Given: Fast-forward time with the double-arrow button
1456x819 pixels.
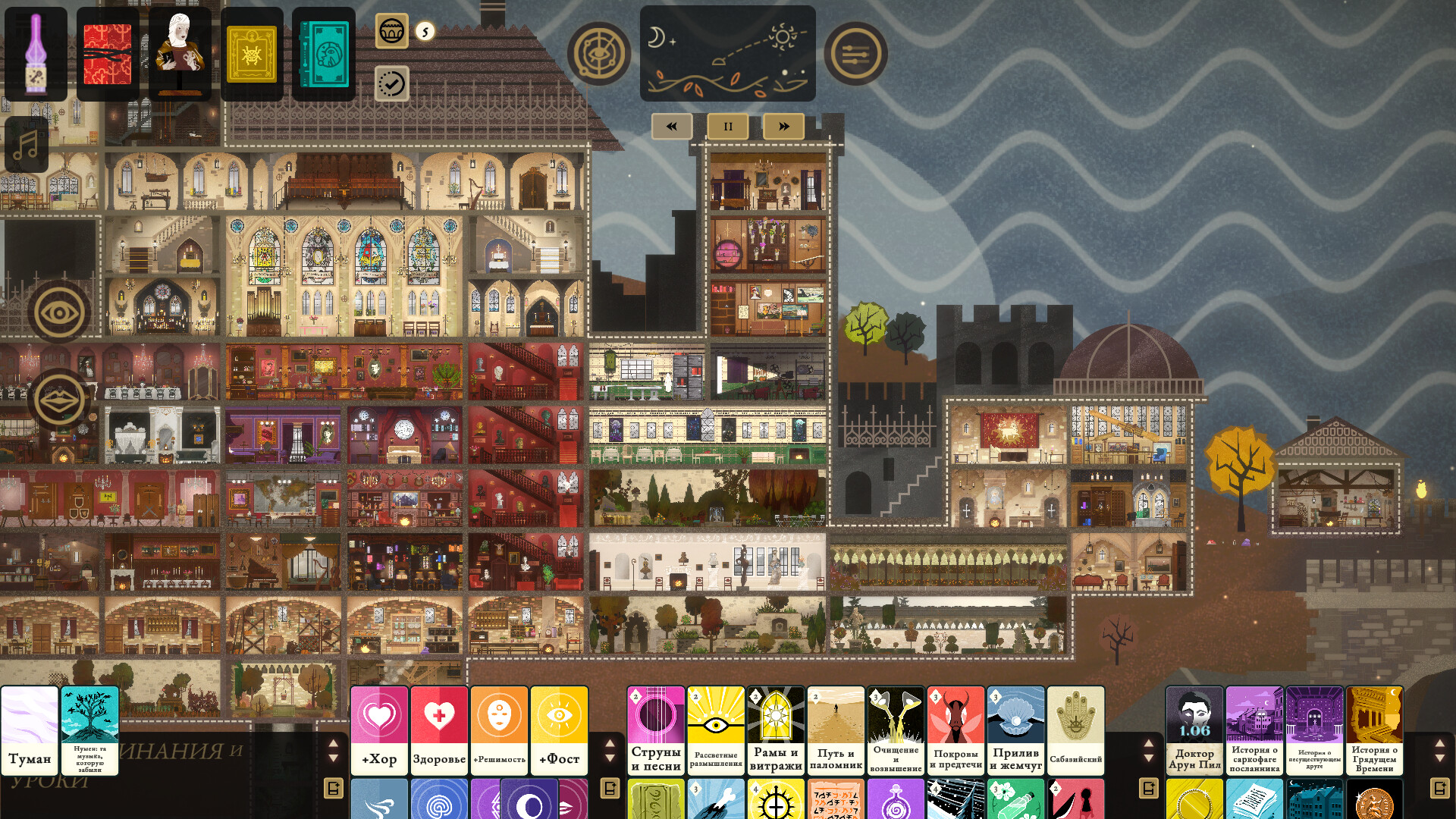Looking at the screenshot, I should (783, 127).
